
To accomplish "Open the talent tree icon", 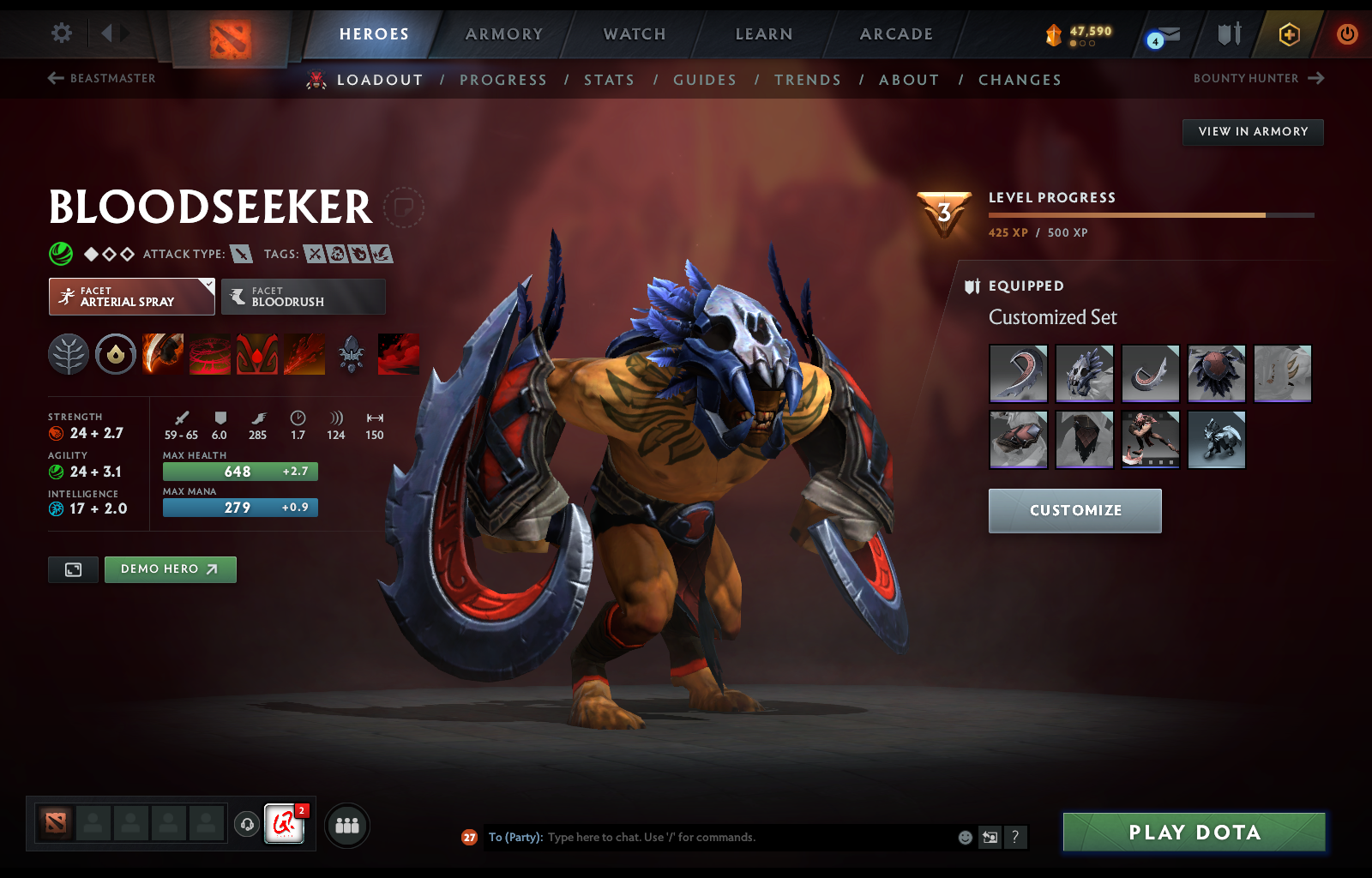I will point(69,354).
